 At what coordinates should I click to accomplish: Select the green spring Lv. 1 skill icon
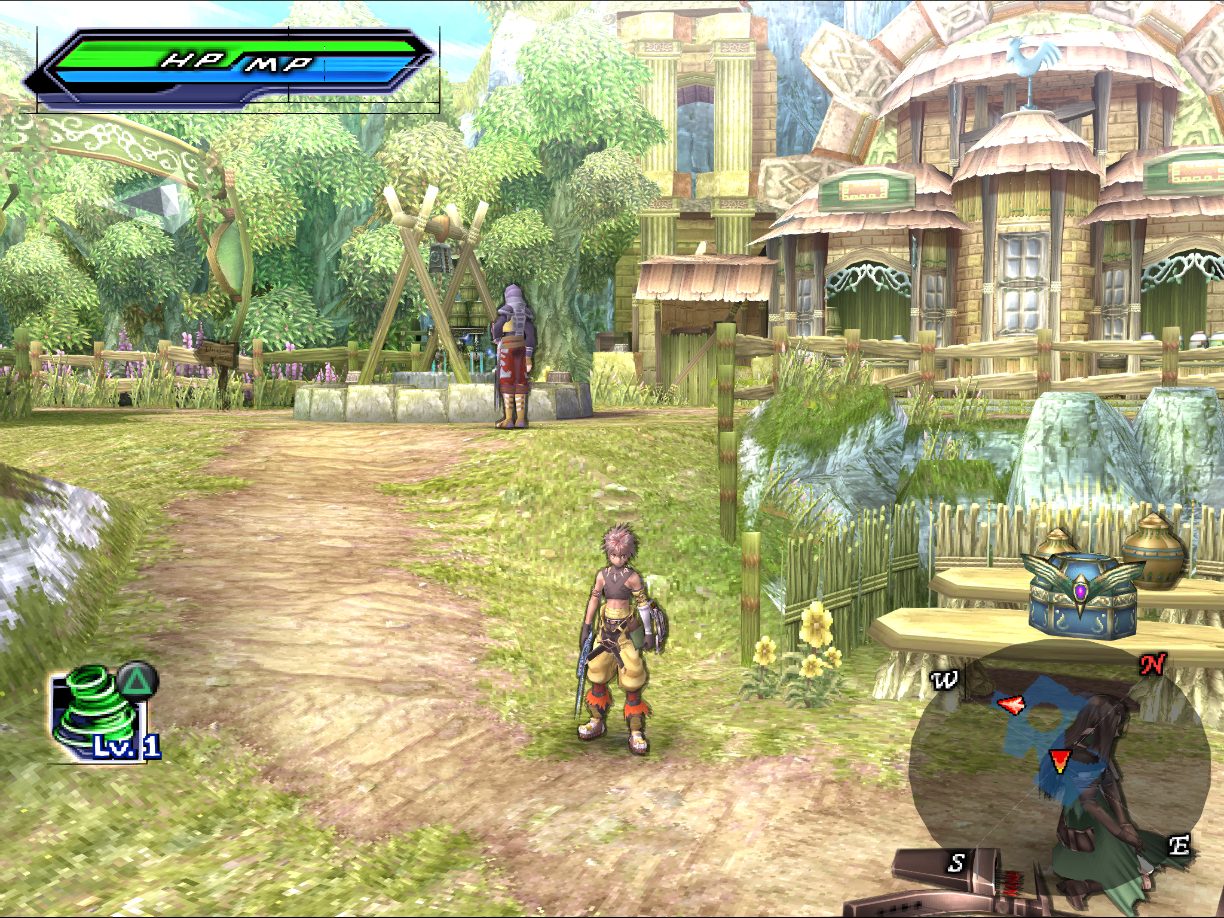coord(96,711)
